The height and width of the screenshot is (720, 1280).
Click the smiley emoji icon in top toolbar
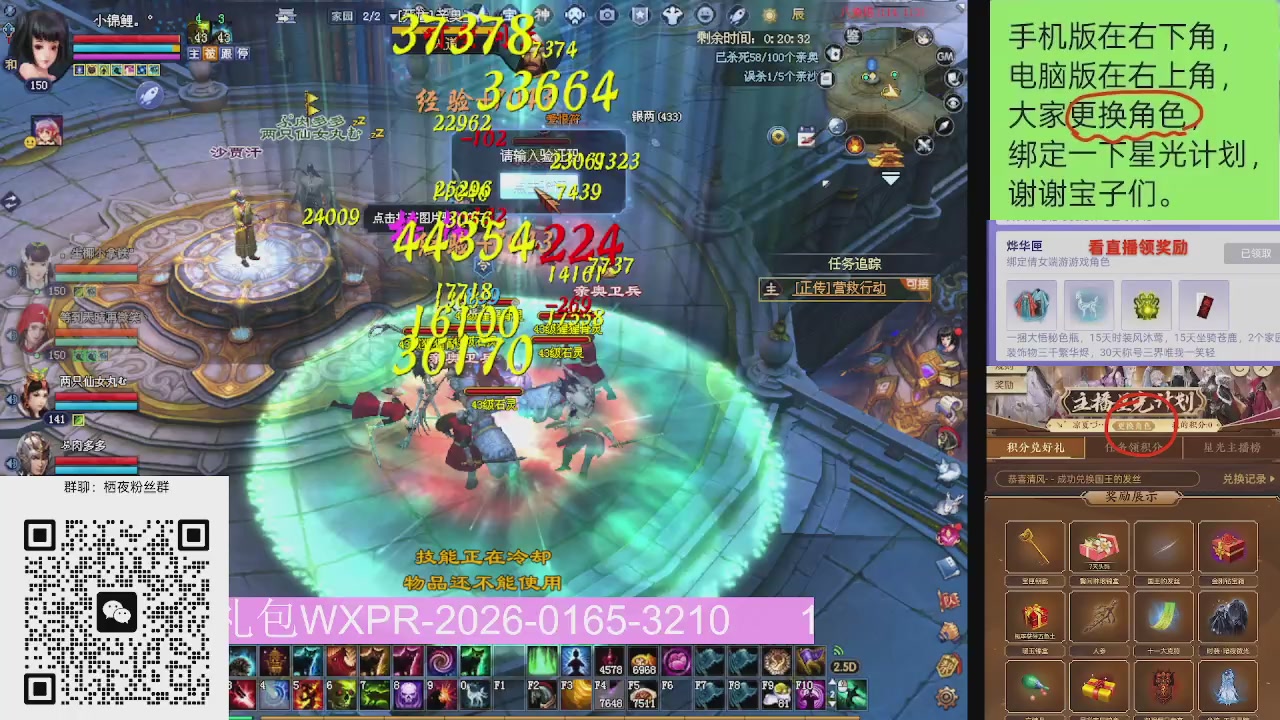coord(706,14)
